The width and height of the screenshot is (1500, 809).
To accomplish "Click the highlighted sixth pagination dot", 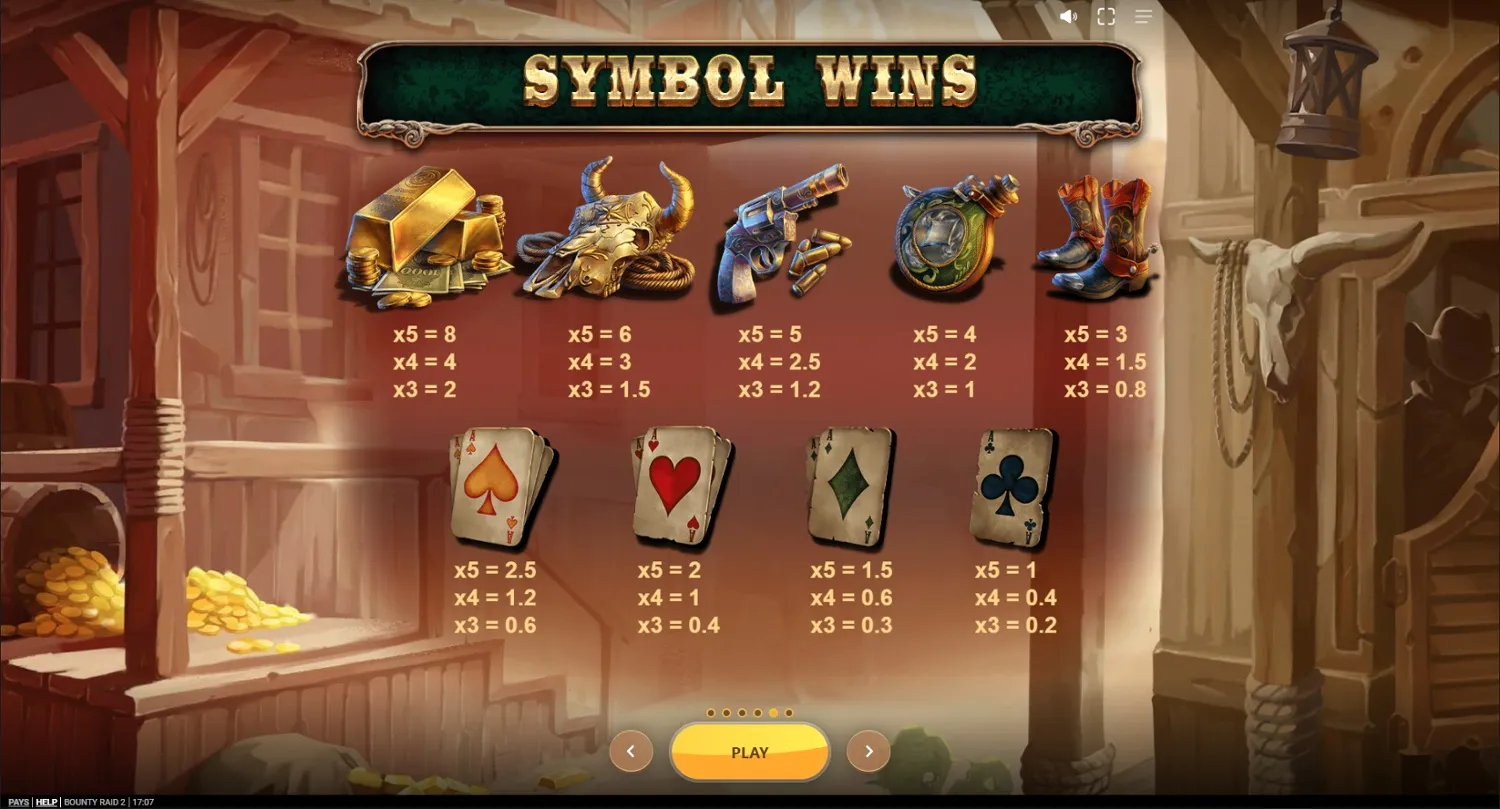I will coord(773,713).
